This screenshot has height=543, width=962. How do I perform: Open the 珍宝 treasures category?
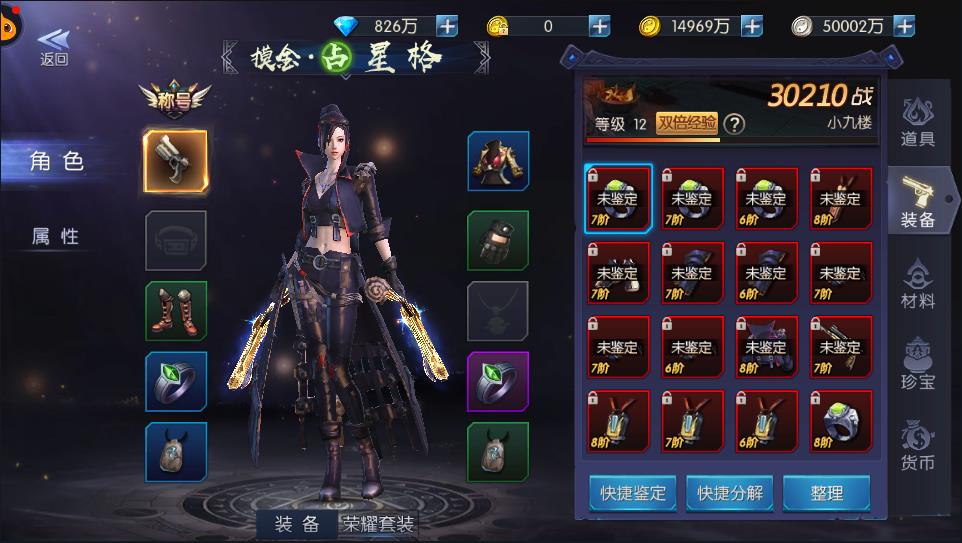pyautogui.click(x=917, y=365)
